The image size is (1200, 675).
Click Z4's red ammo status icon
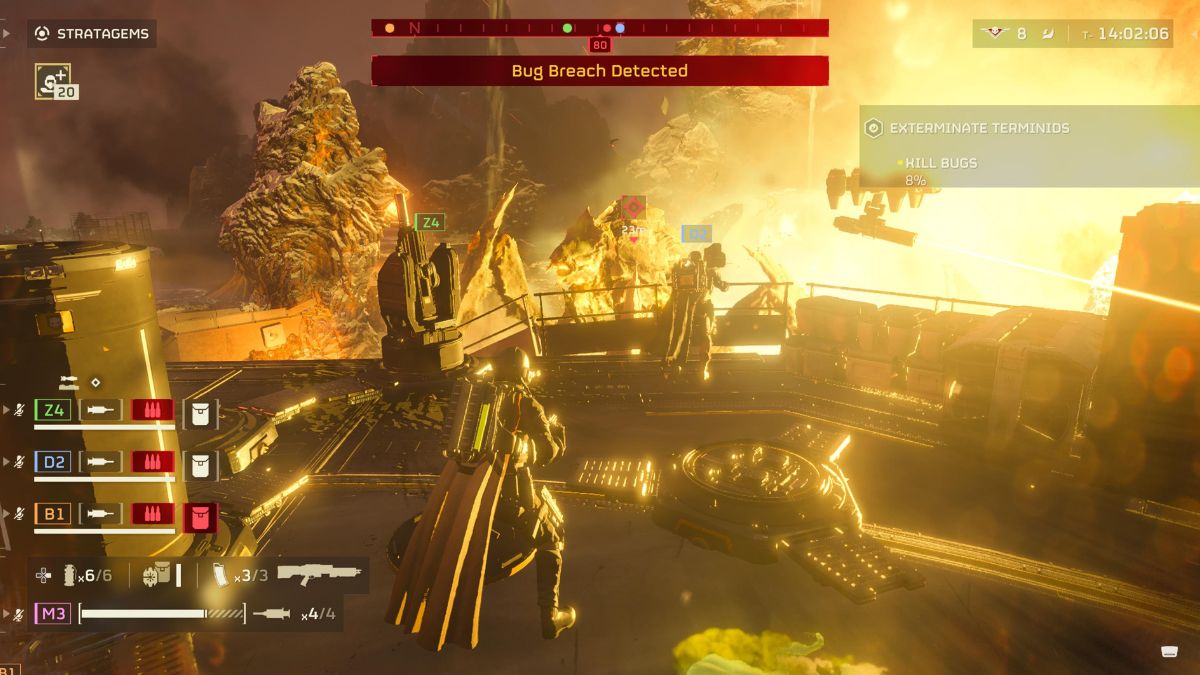point(152,410)
